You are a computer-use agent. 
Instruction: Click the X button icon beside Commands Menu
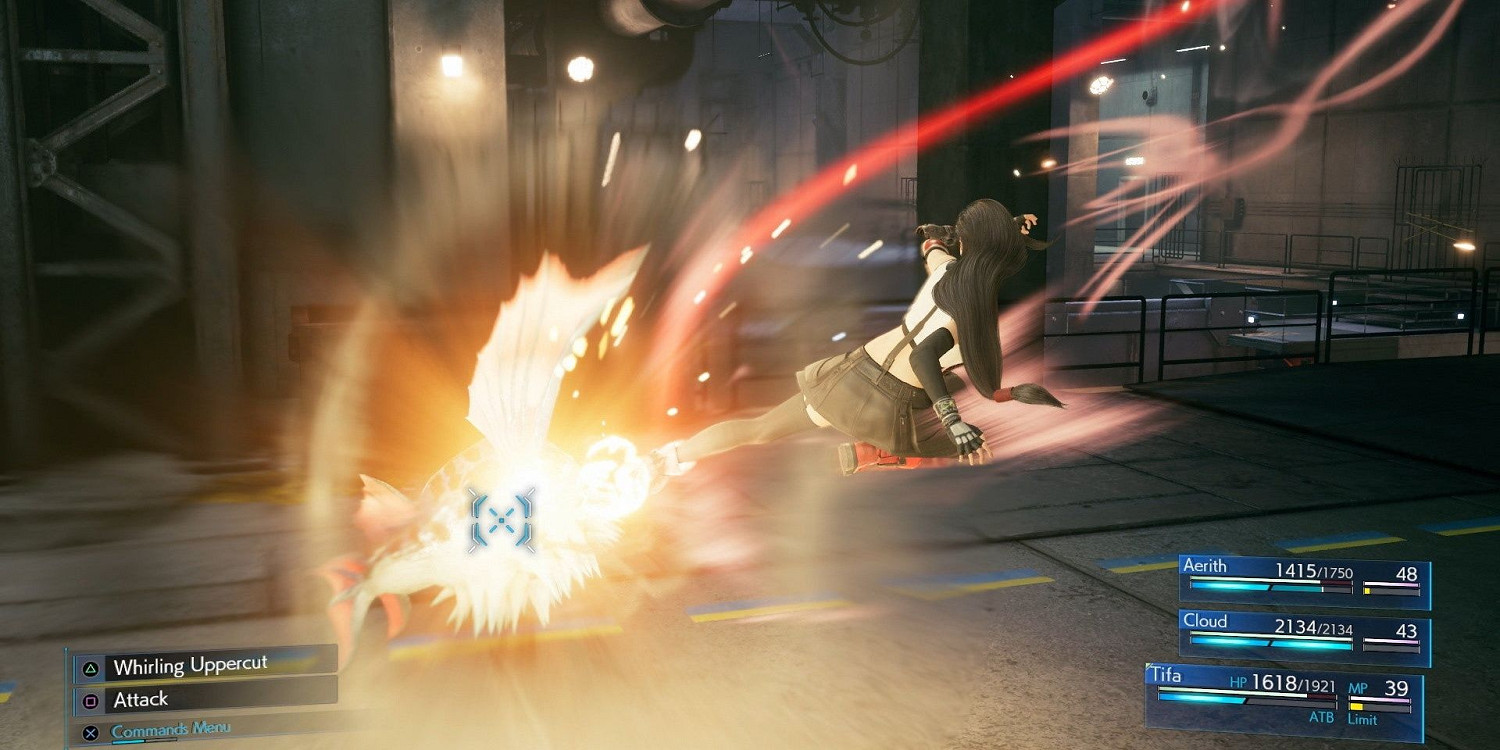(x=90, y=732)
